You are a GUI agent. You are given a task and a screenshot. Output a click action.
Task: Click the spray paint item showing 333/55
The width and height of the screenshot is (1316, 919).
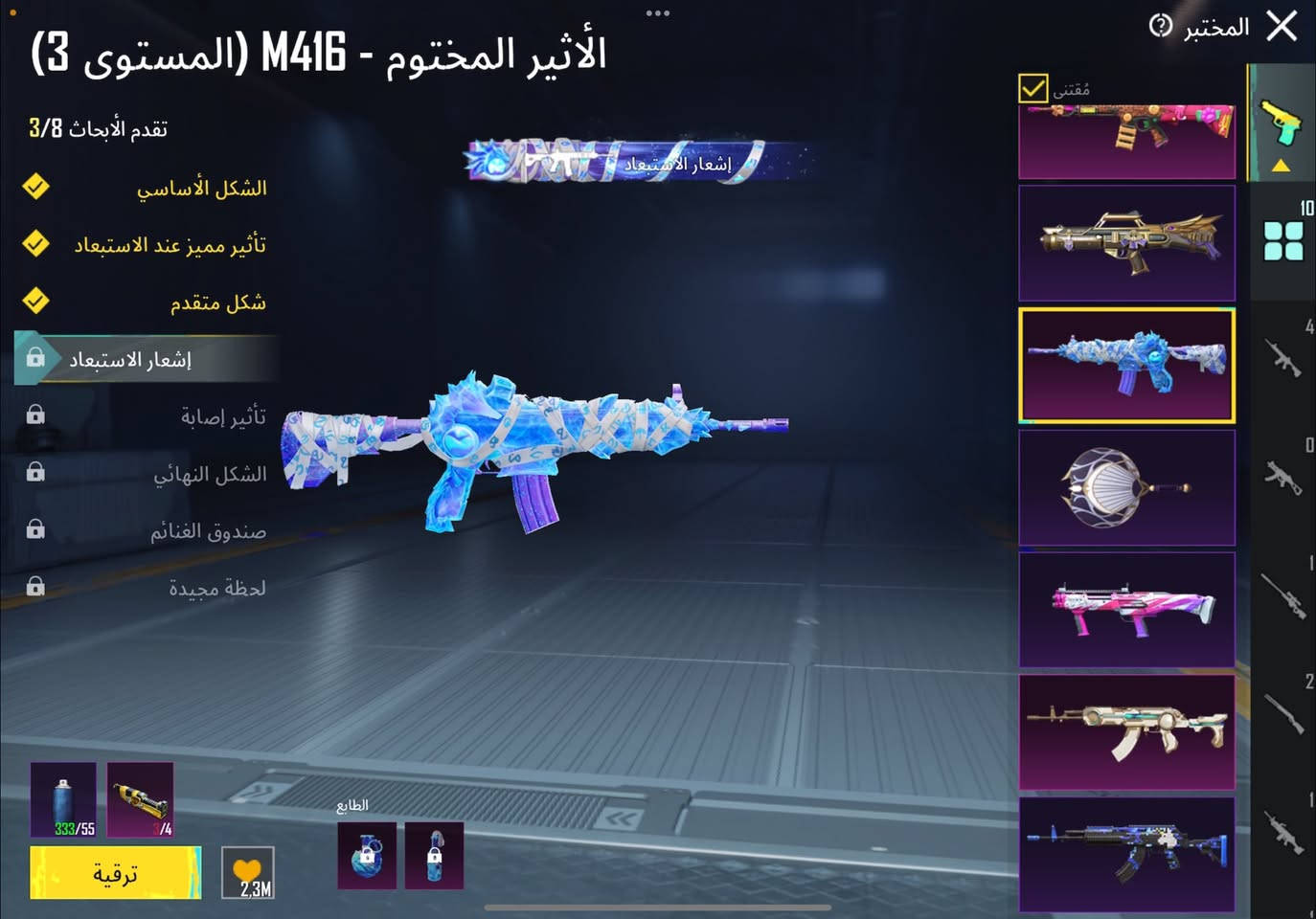point(63,799)
